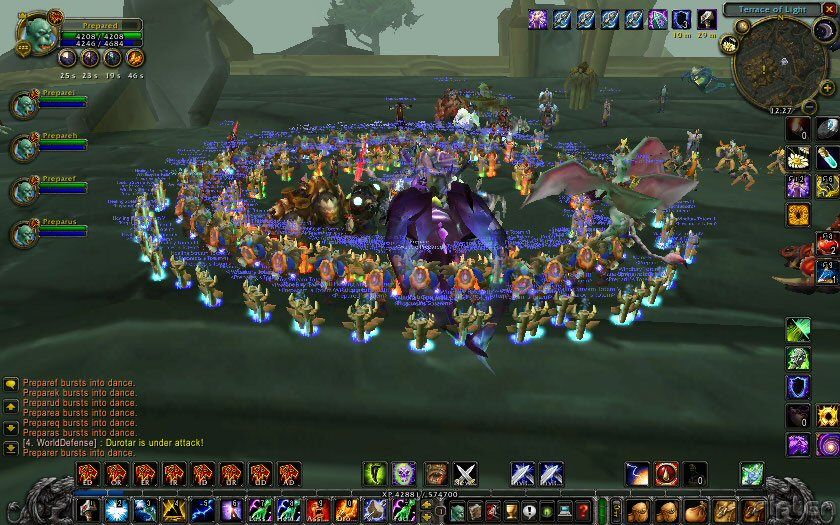Activate the blue shield ability icon
840x525 pixels.
click(797, 386)
